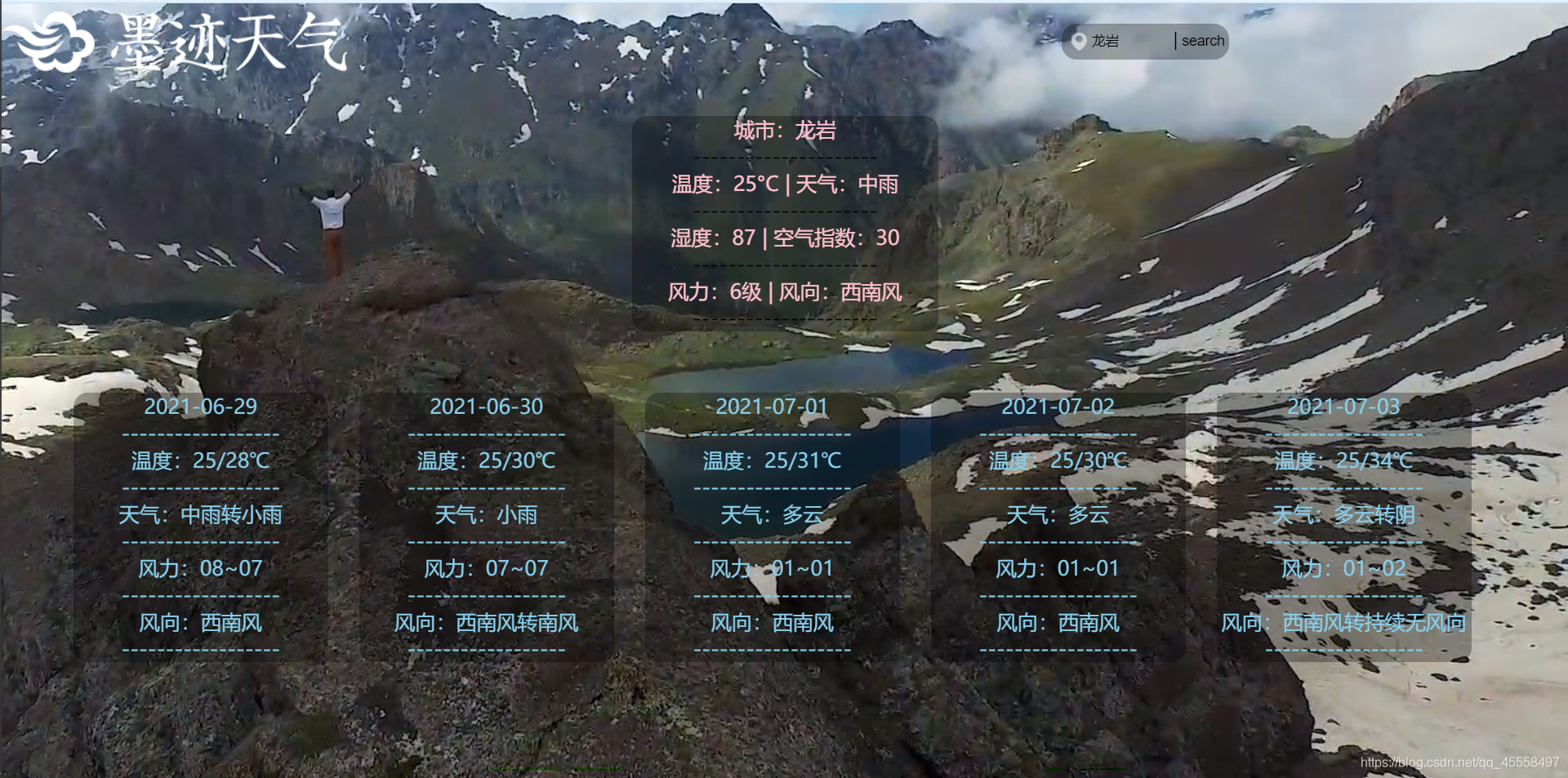The width and height of the screenshot is (1568, 778).
Task: Open the 2021-07-02 forecast card
Action: pos(1058,527)
